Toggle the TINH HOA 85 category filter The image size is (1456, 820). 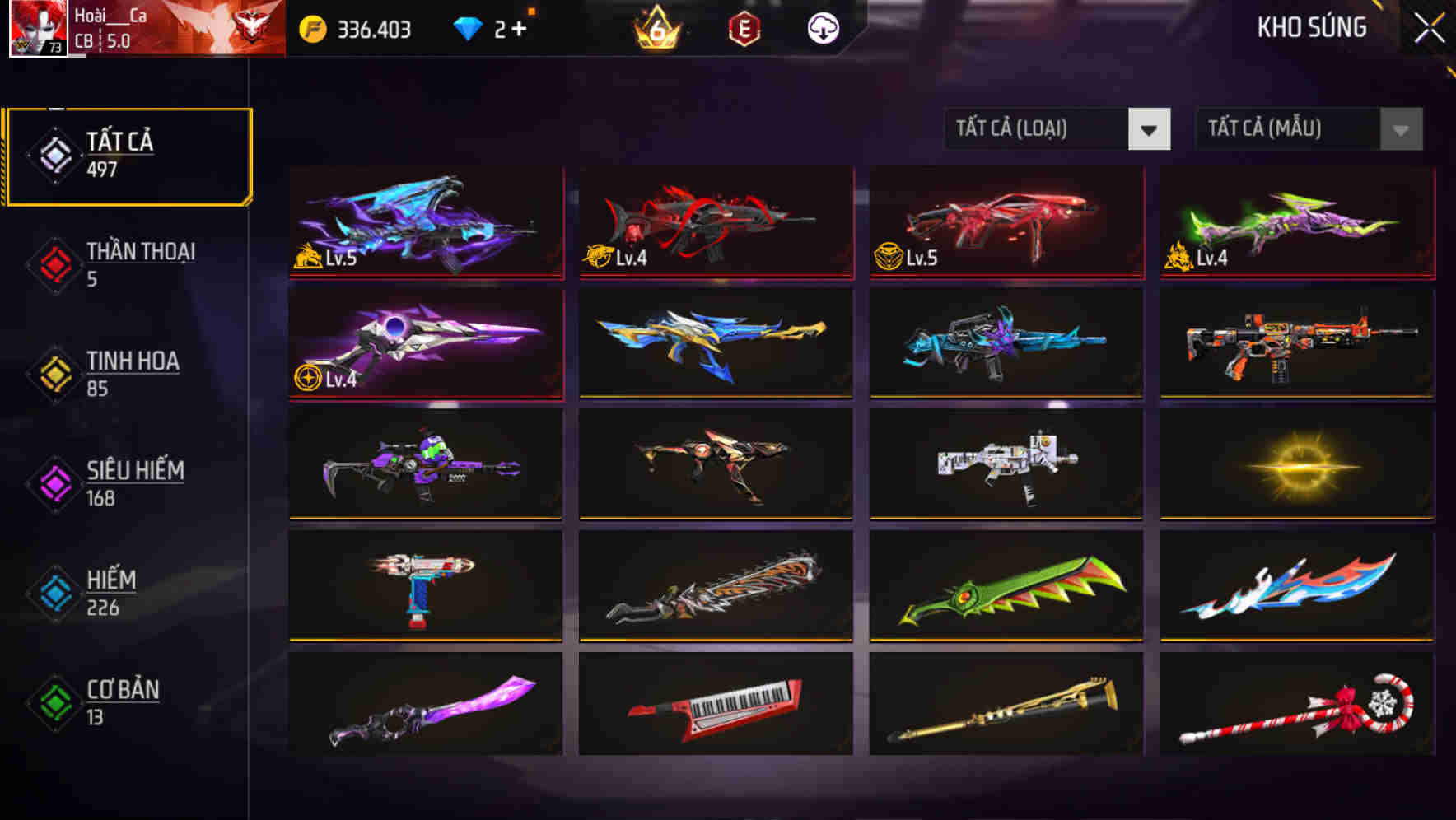pos(128,373)
